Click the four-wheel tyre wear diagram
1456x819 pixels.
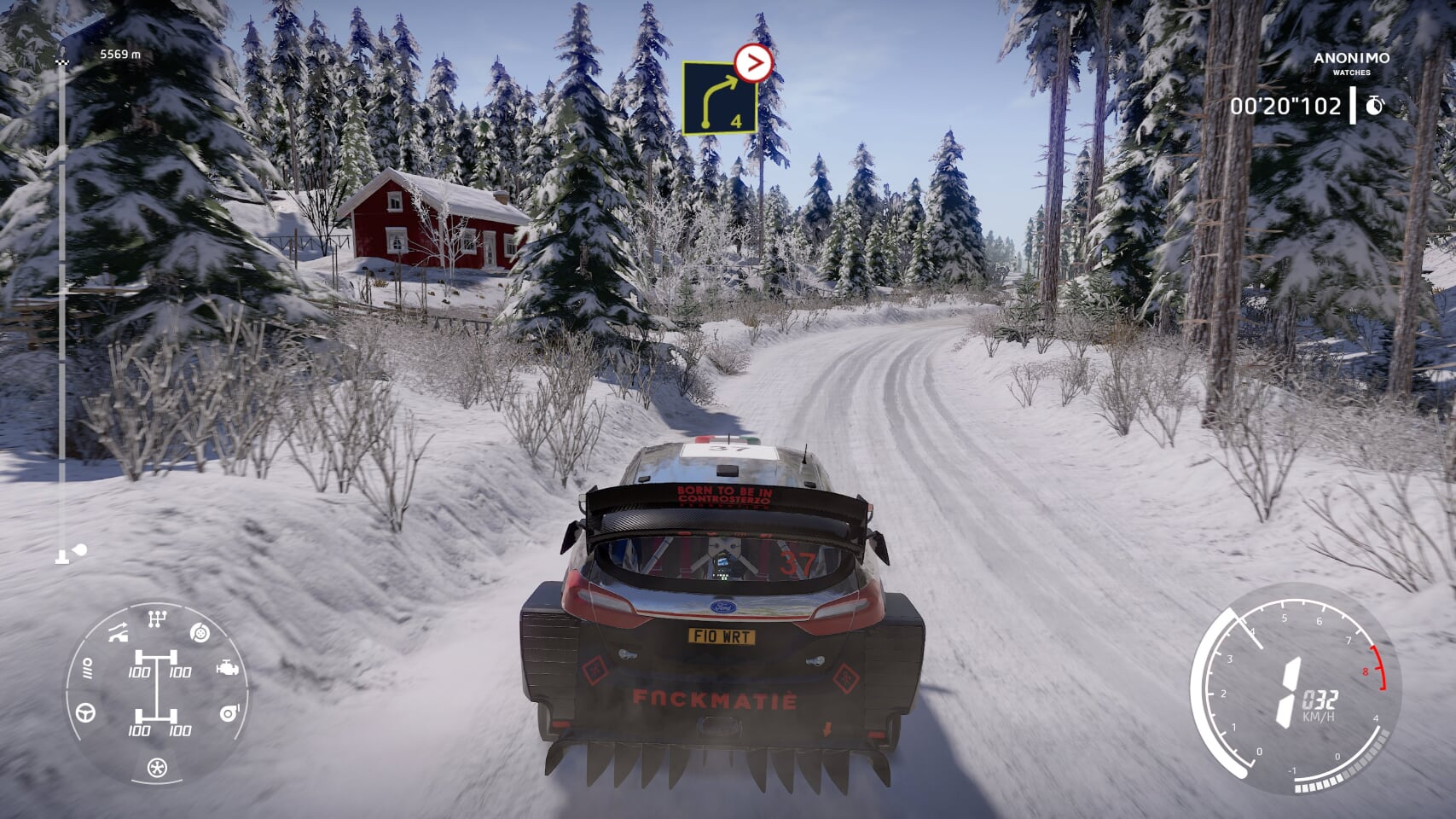point(157,694)
